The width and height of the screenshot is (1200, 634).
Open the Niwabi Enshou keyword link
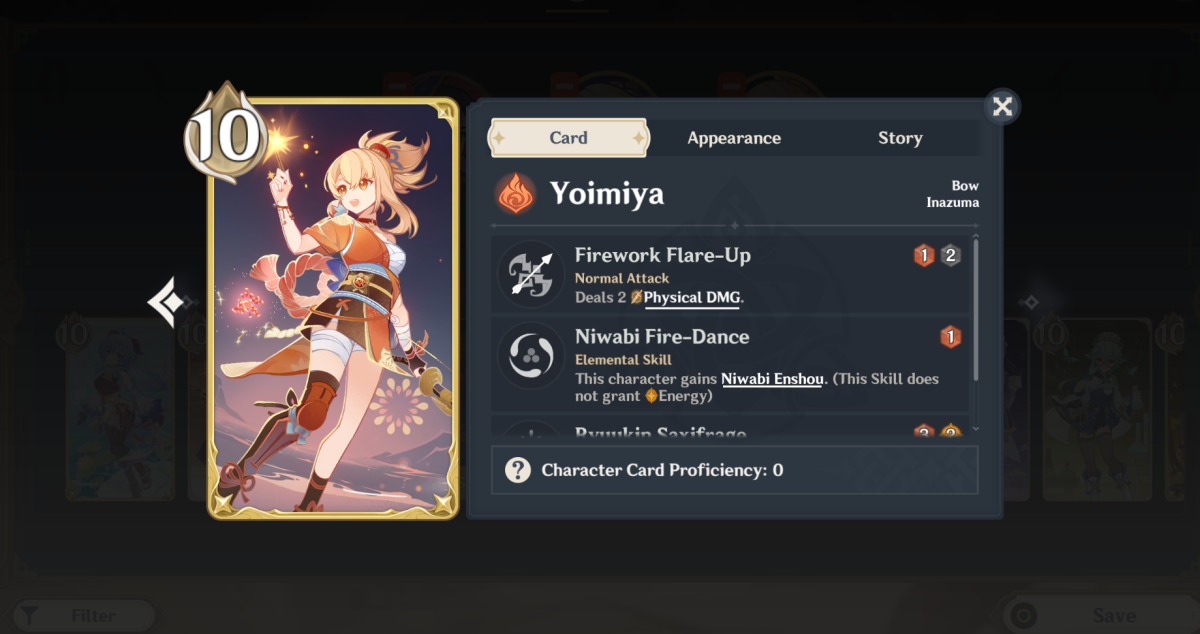pyautogui.click(x=771, y=379)
